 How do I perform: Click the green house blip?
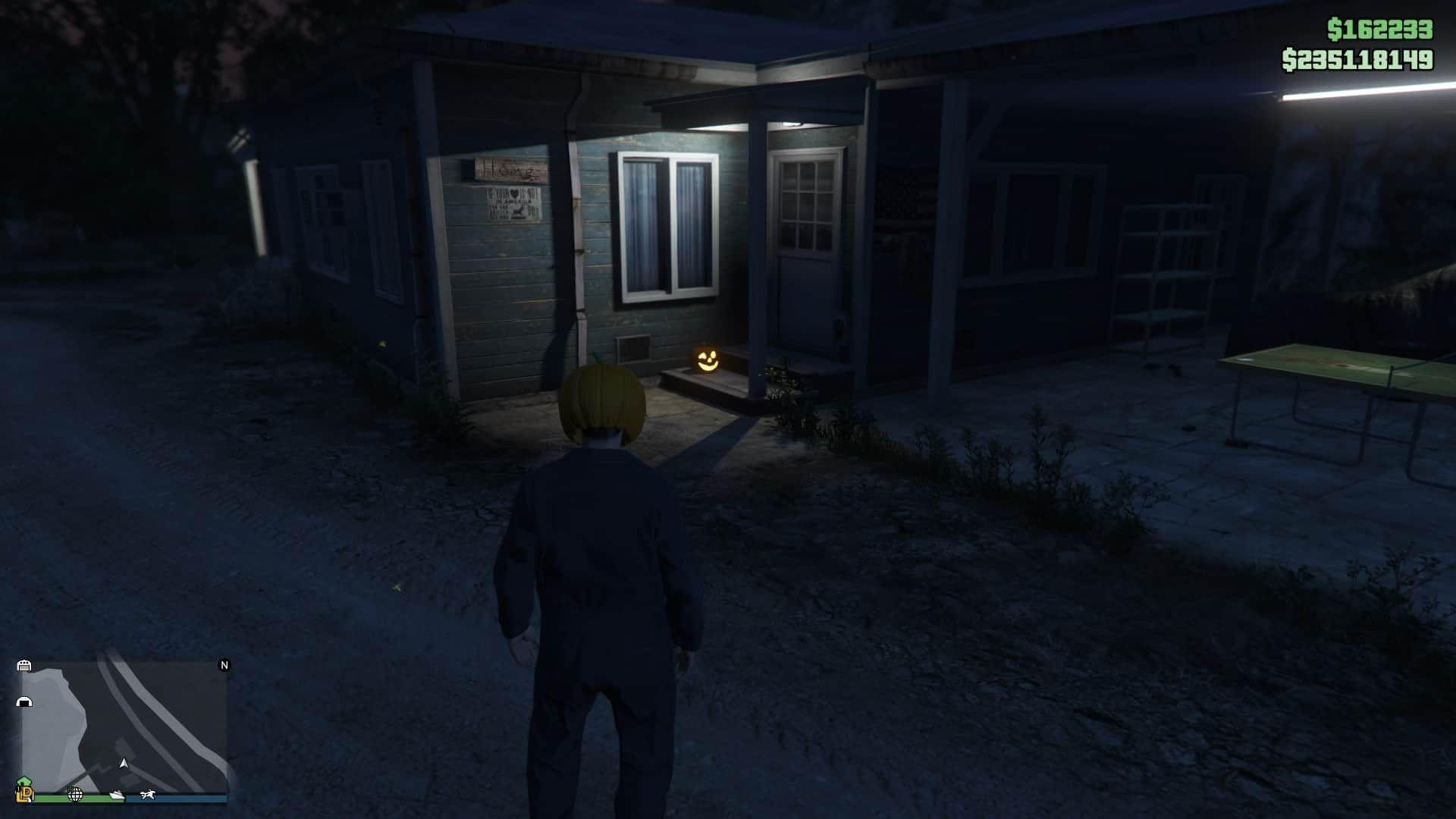[24, 782]
